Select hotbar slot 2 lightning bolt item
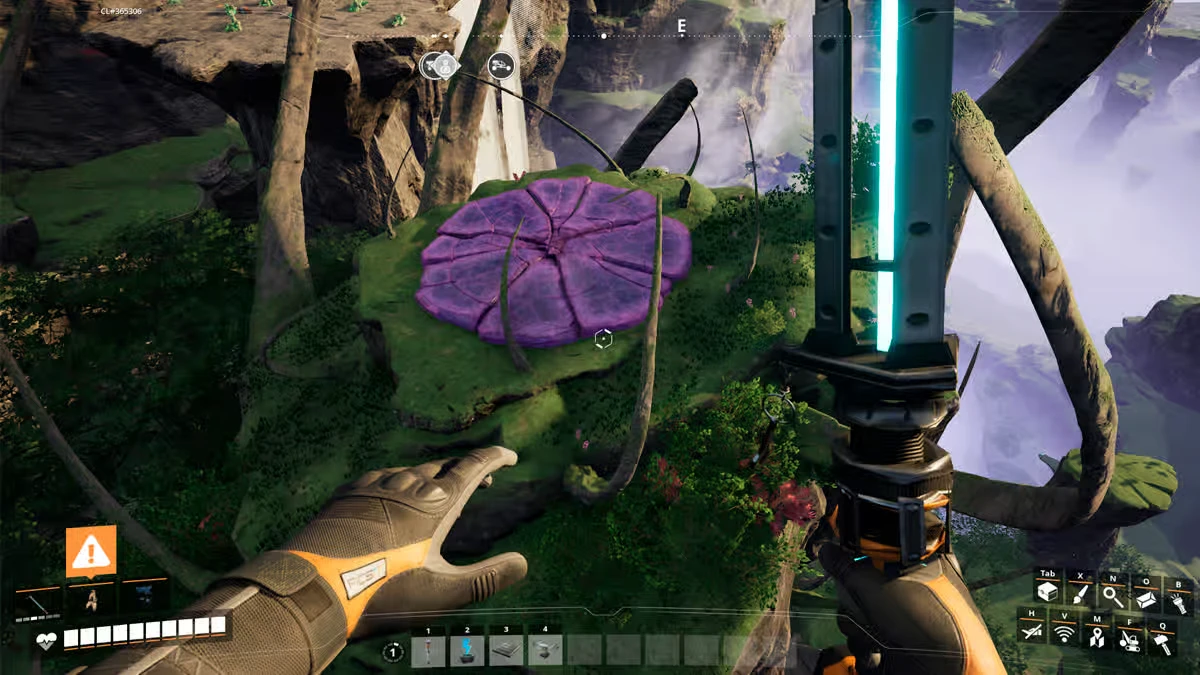The height and width of the screenshot is (675, 1200). pos(467,652)
